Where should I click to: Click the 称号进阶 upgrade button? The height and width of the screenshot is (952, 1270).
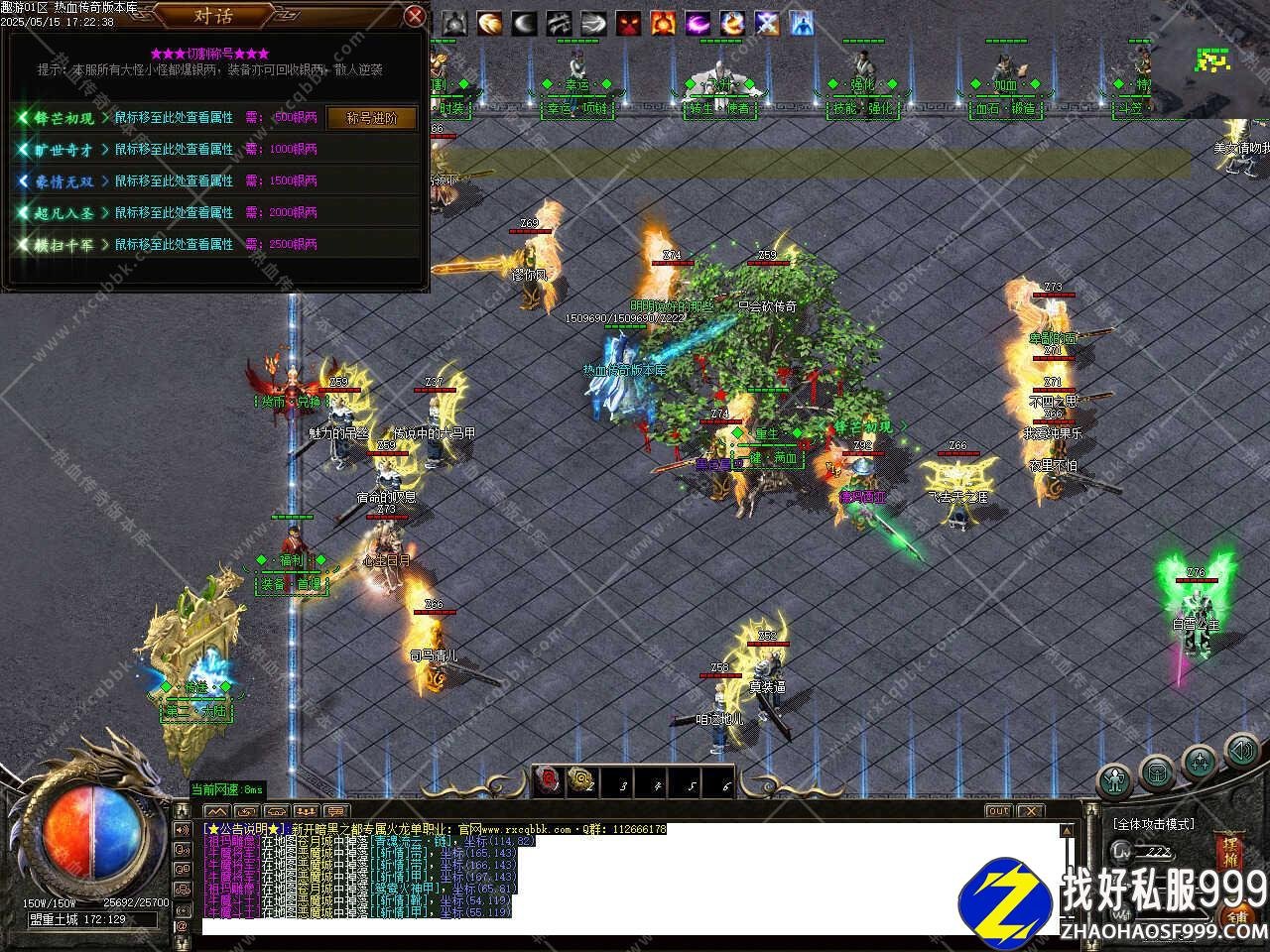(x=372, y=117)
